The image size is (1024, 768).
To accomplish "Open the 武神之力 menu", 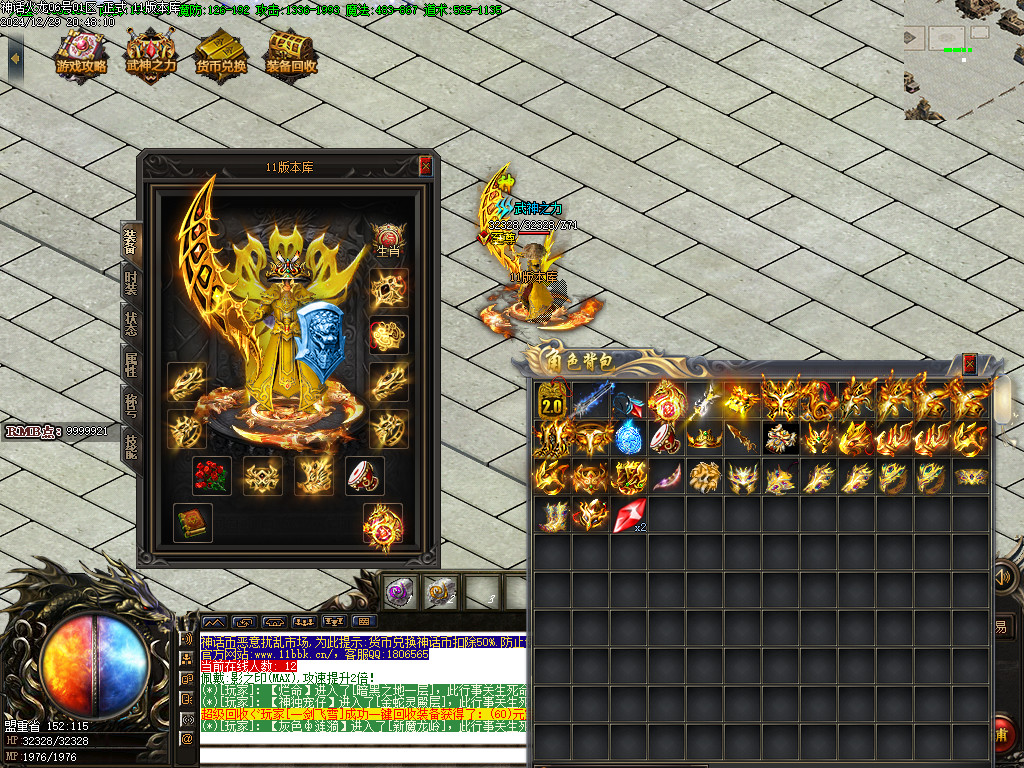I will pyautogui.click(x=151, y=52).
